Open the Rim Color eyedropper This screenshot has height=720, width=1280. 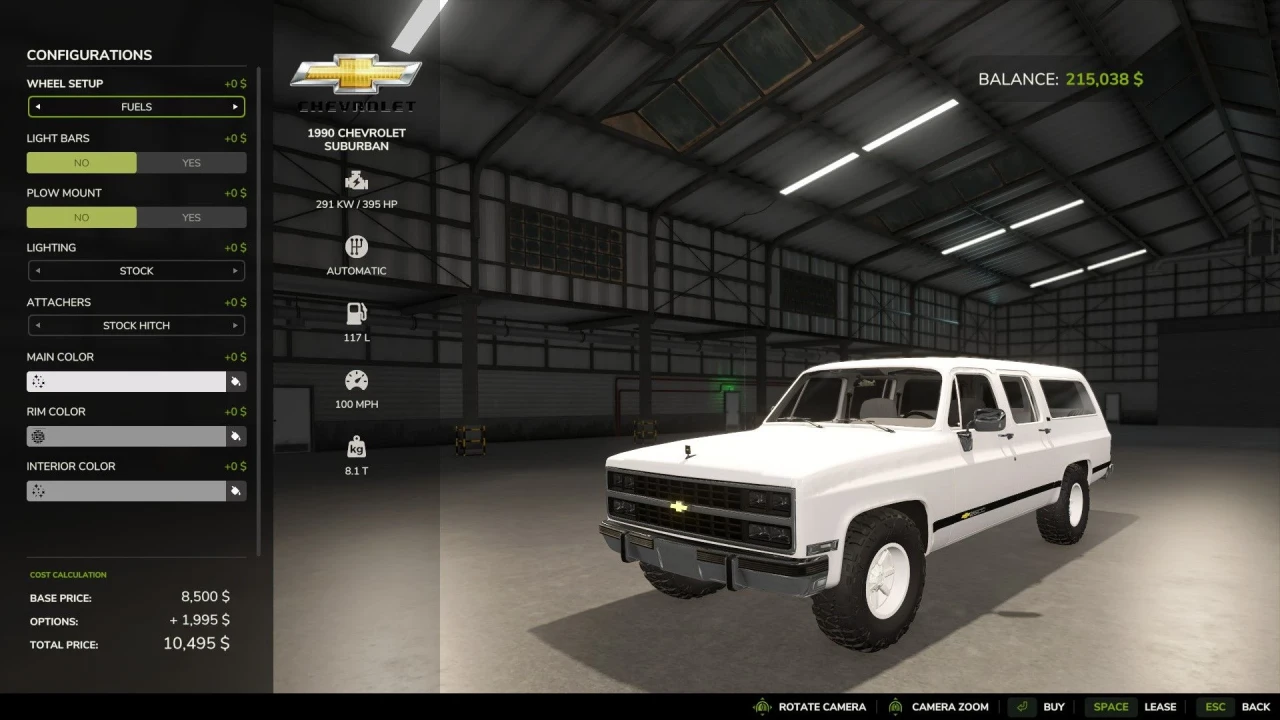click(237, 436)
